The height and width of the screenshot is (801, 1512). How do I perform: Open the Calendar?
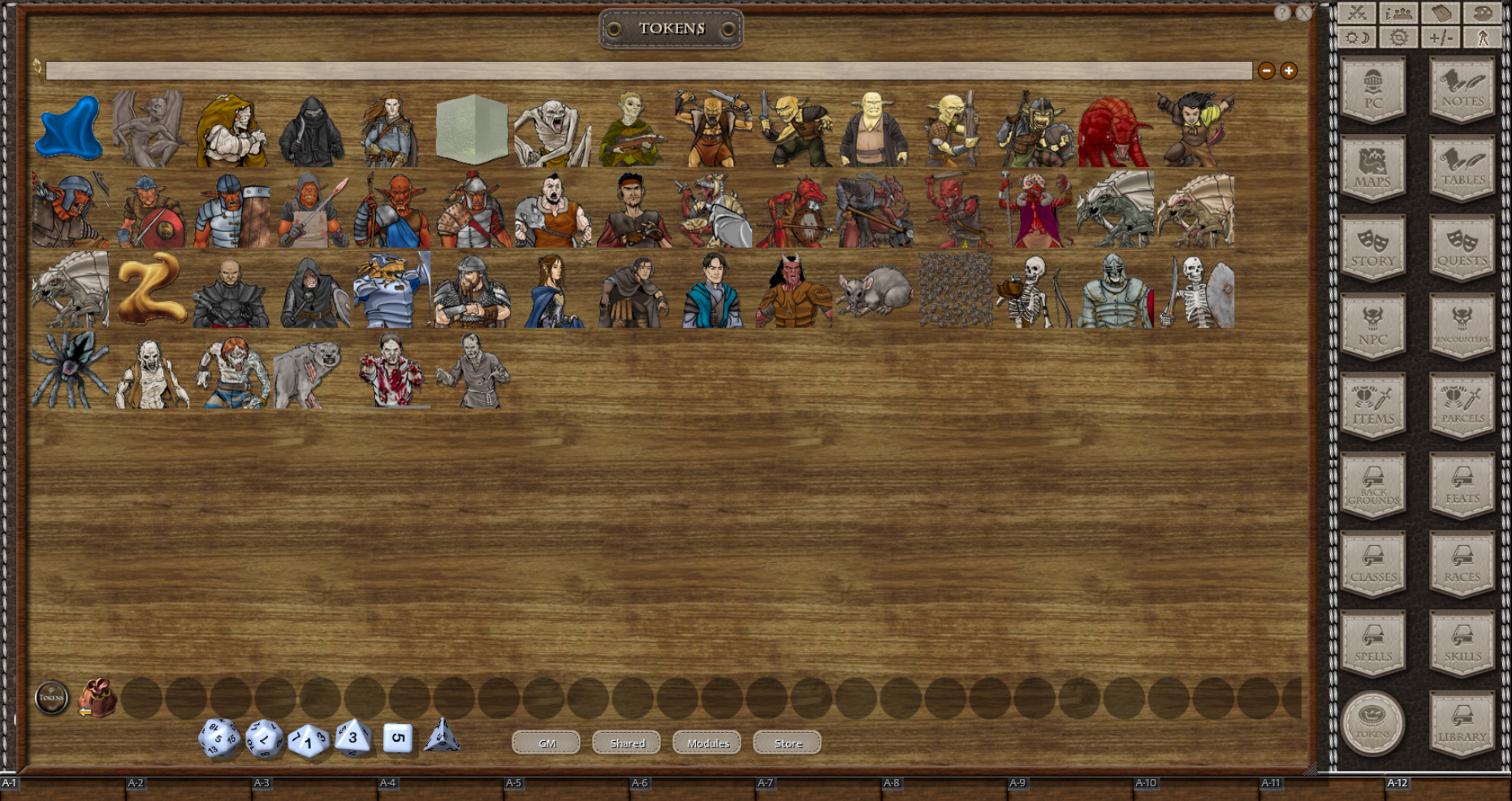pos(1441,14)
